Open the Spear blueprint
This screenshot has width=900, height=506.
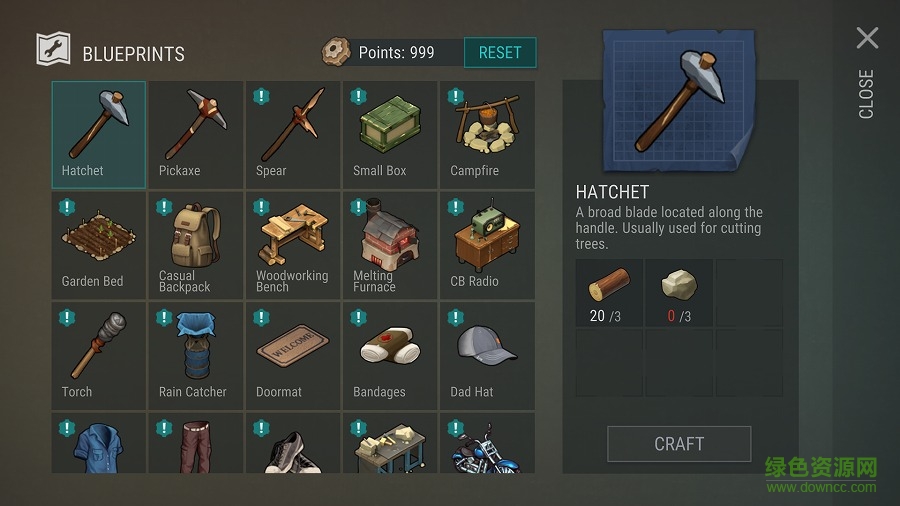pyautogui.click(x=292, y=133)
